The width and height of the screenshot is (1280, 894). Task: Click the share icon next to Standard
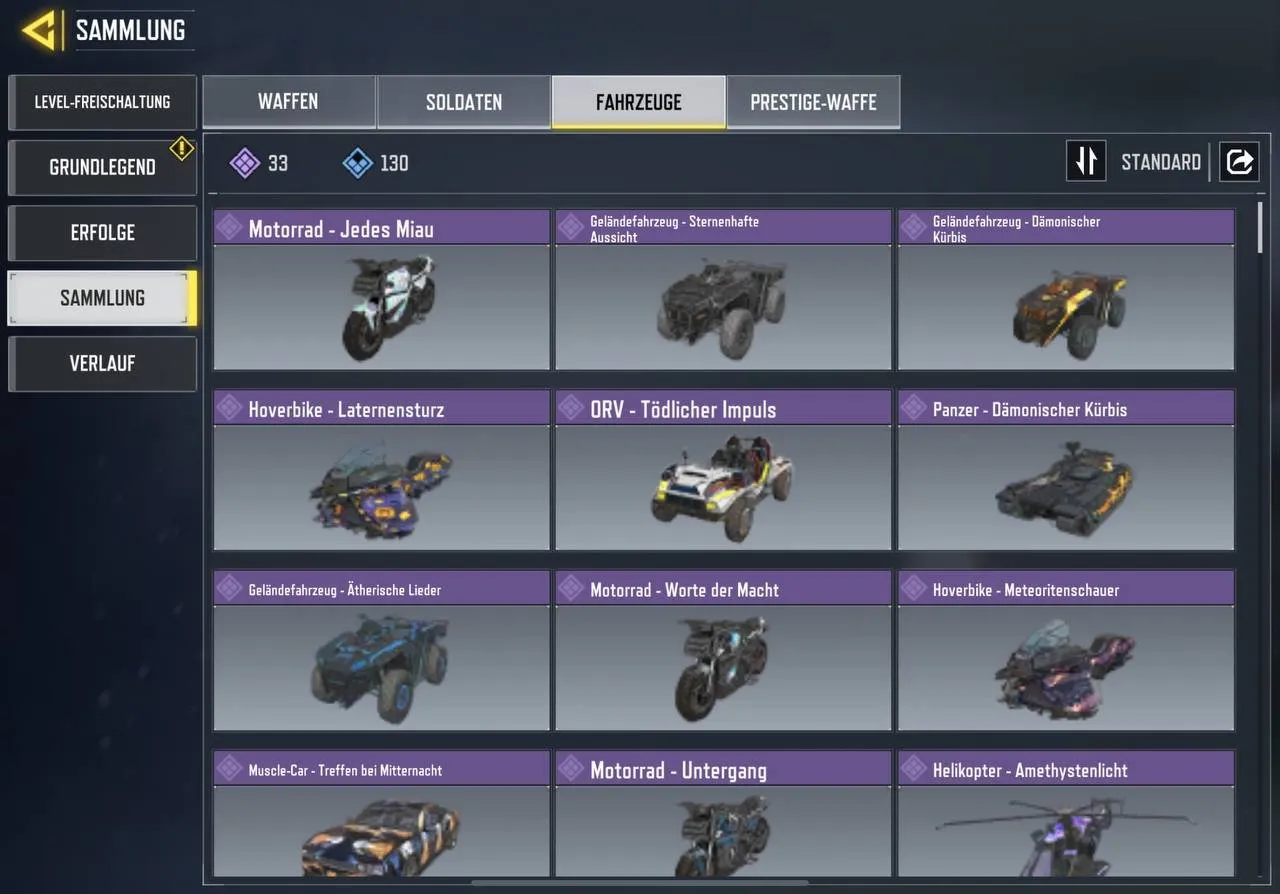coord(1239,161)
